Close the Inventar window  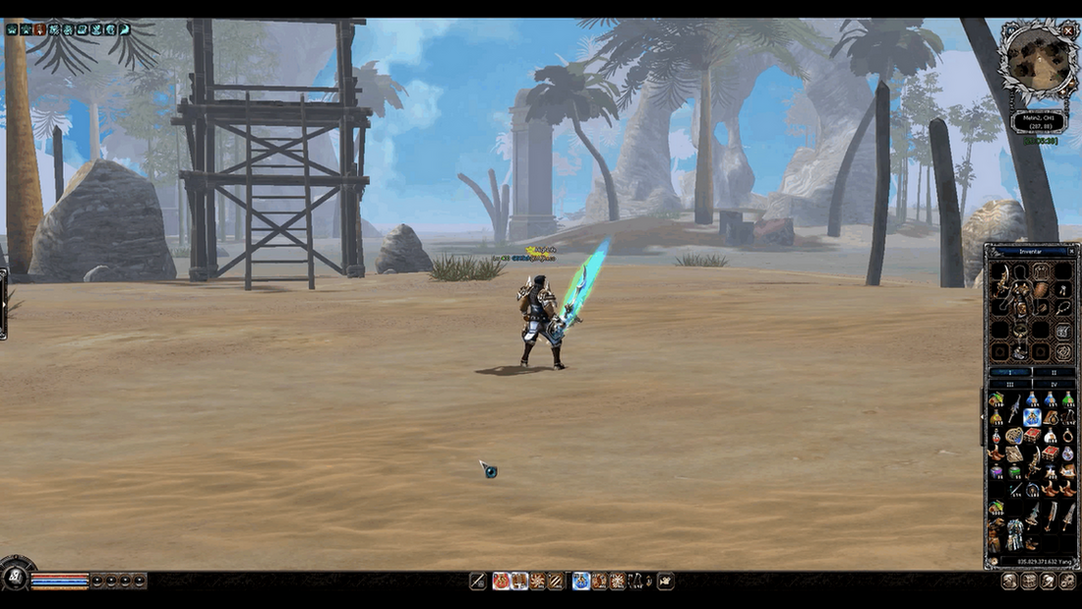pyautogui.click(x=1073, y=251)
